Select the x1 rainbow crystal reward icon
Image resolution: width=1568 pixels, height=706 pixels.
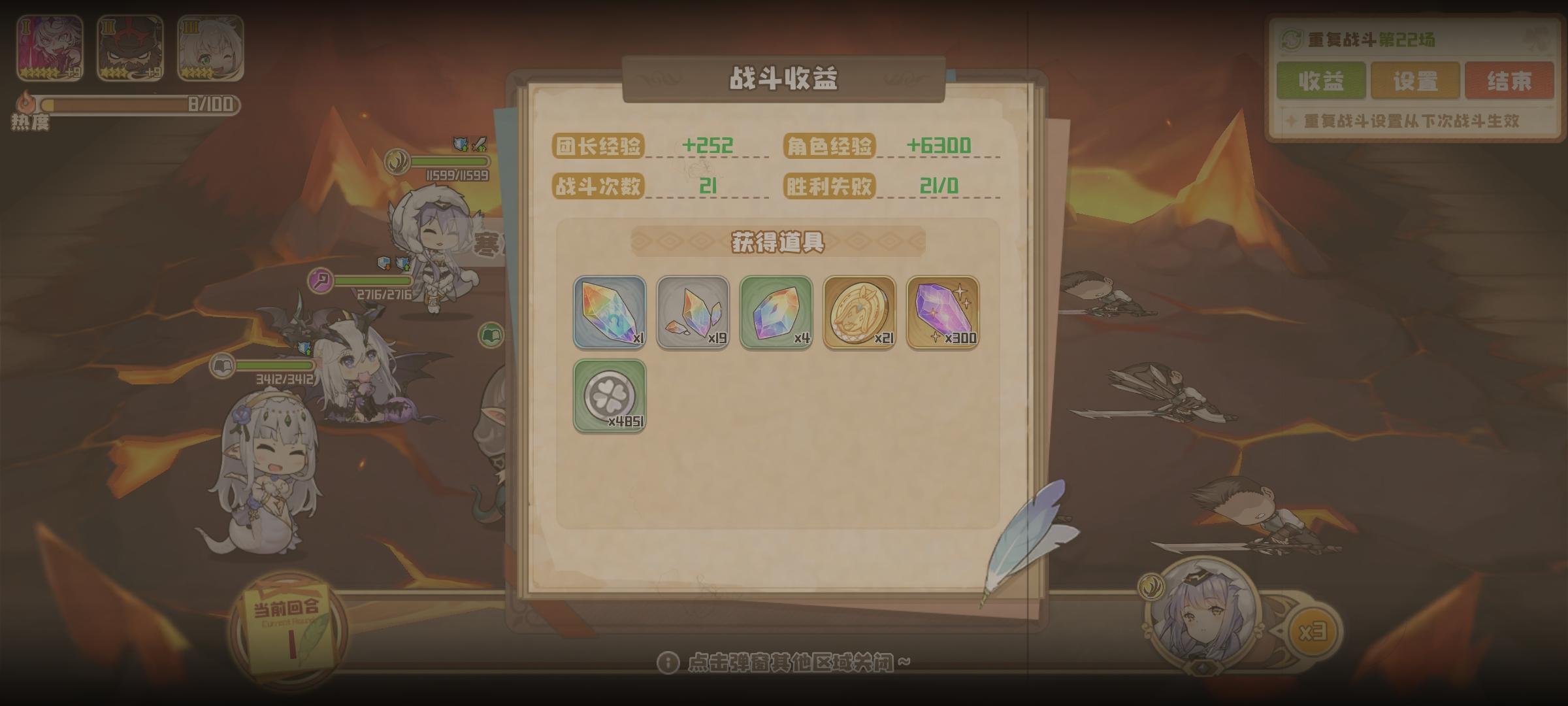(x=610, y=313)
